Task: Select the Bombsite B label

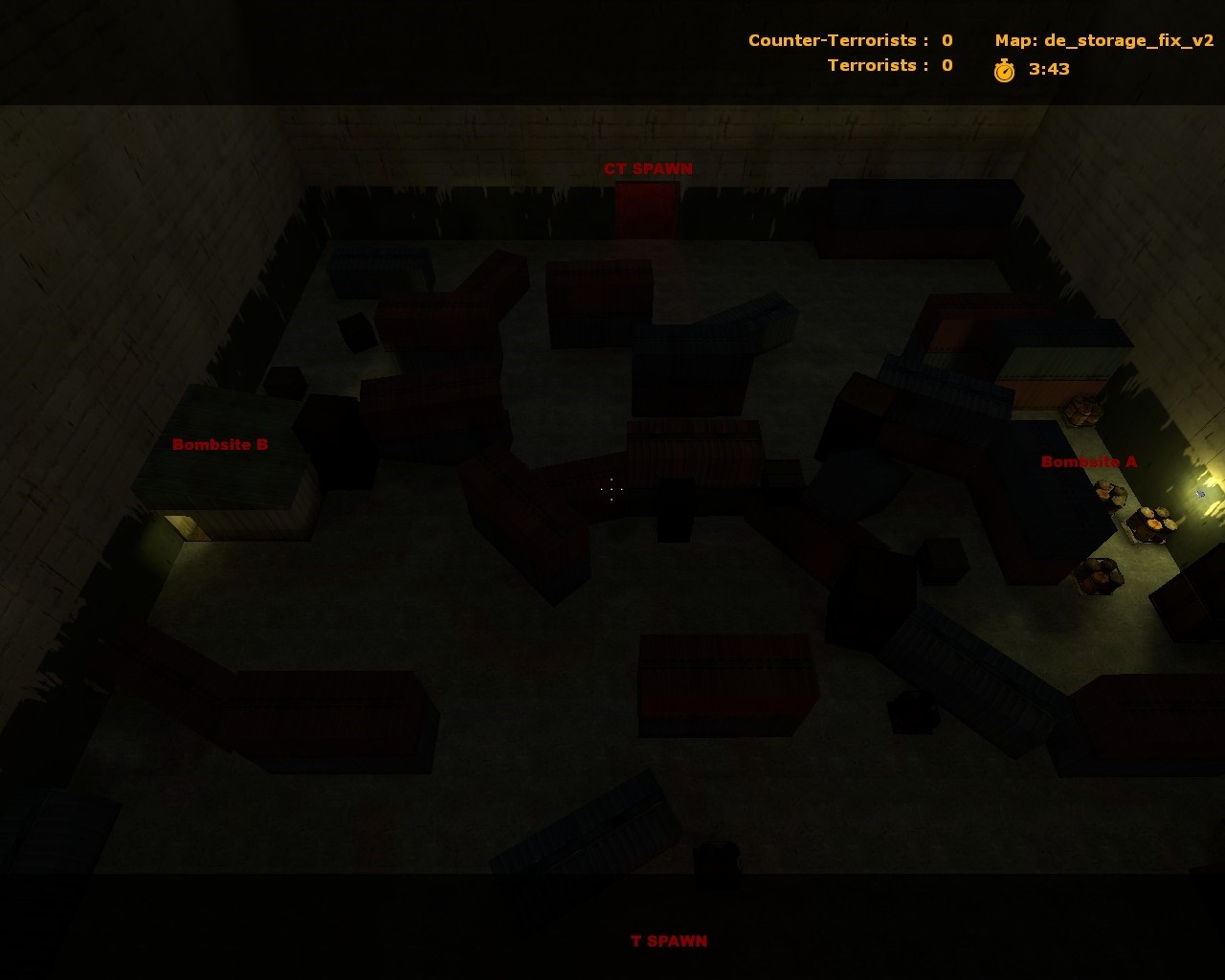Action: coord(219,444)
